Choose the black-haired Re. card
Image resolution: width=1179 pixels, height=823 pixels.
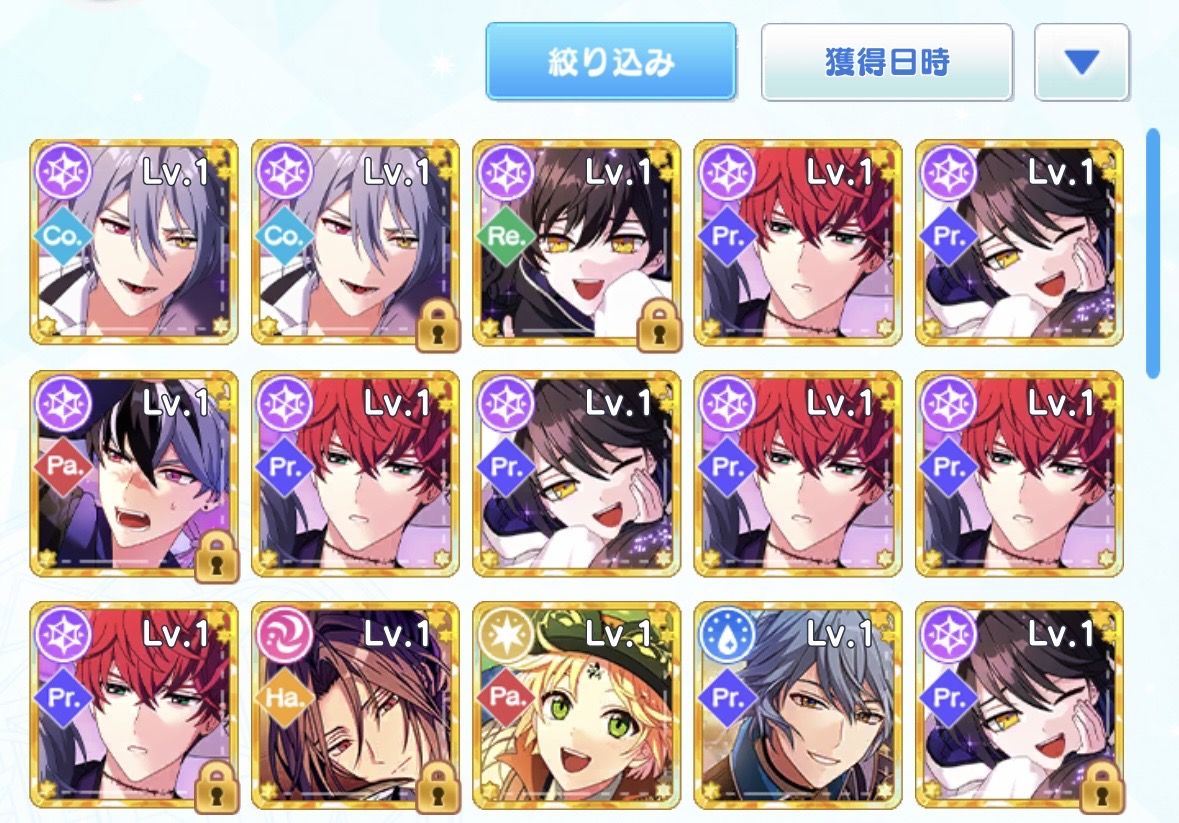click(577, 242)
